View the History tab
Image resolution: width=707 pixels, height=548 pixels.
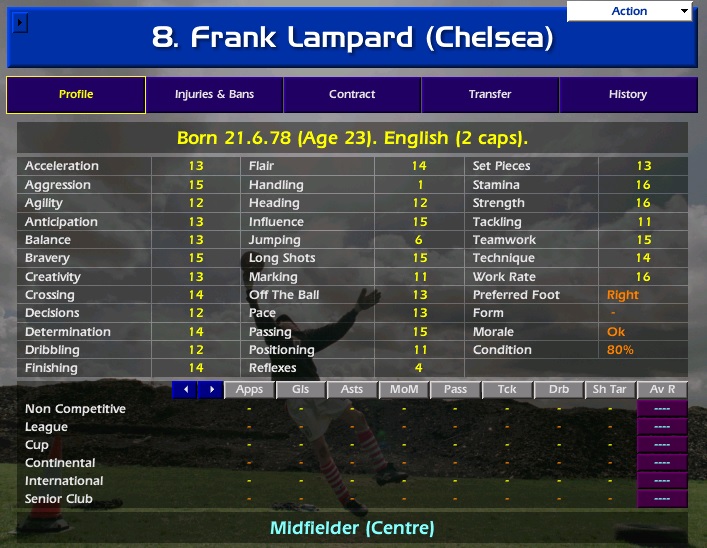click(628, 95)
